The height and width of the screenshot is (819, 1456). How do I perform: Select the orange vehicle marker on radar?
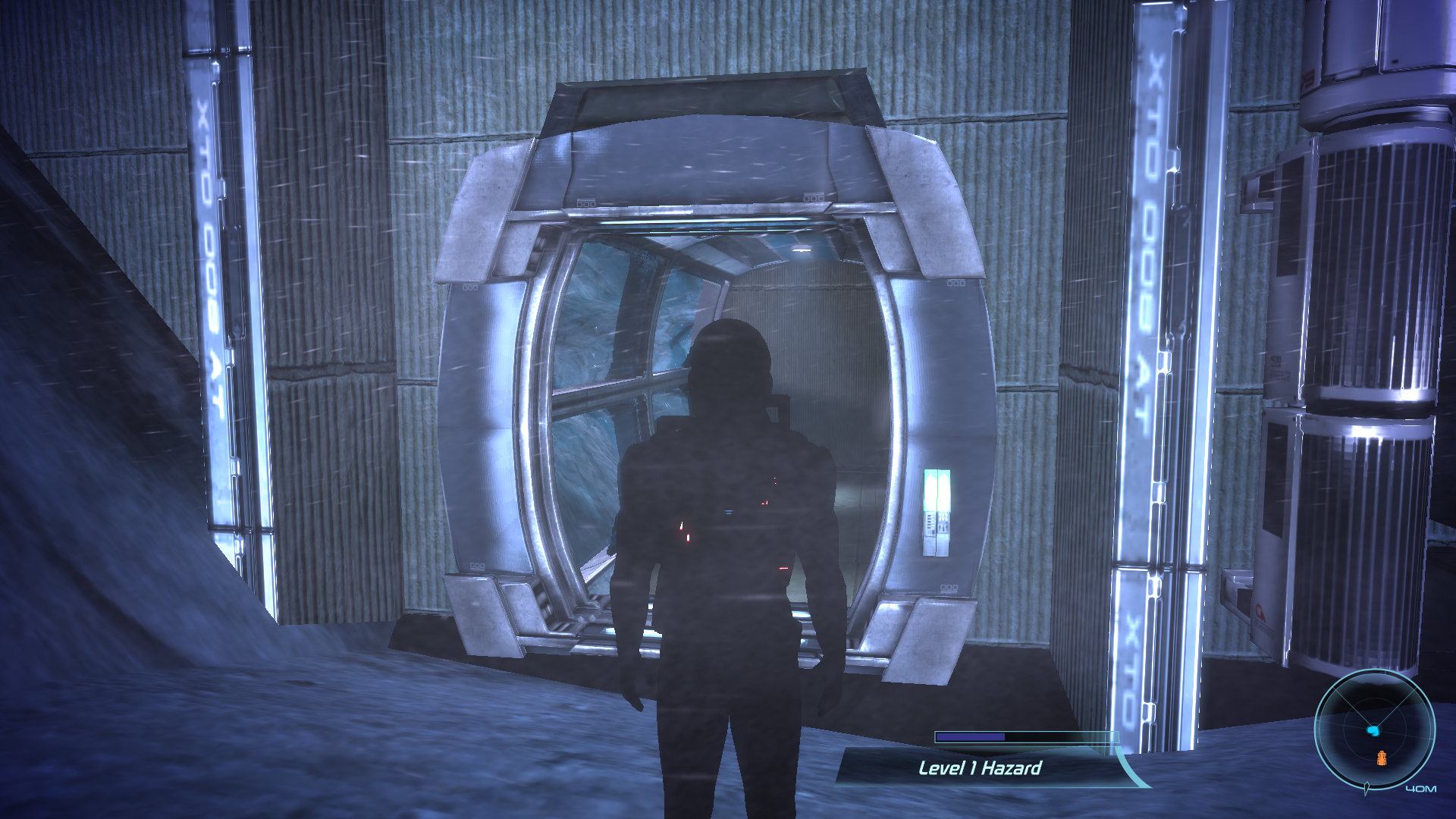(1381, 757)
